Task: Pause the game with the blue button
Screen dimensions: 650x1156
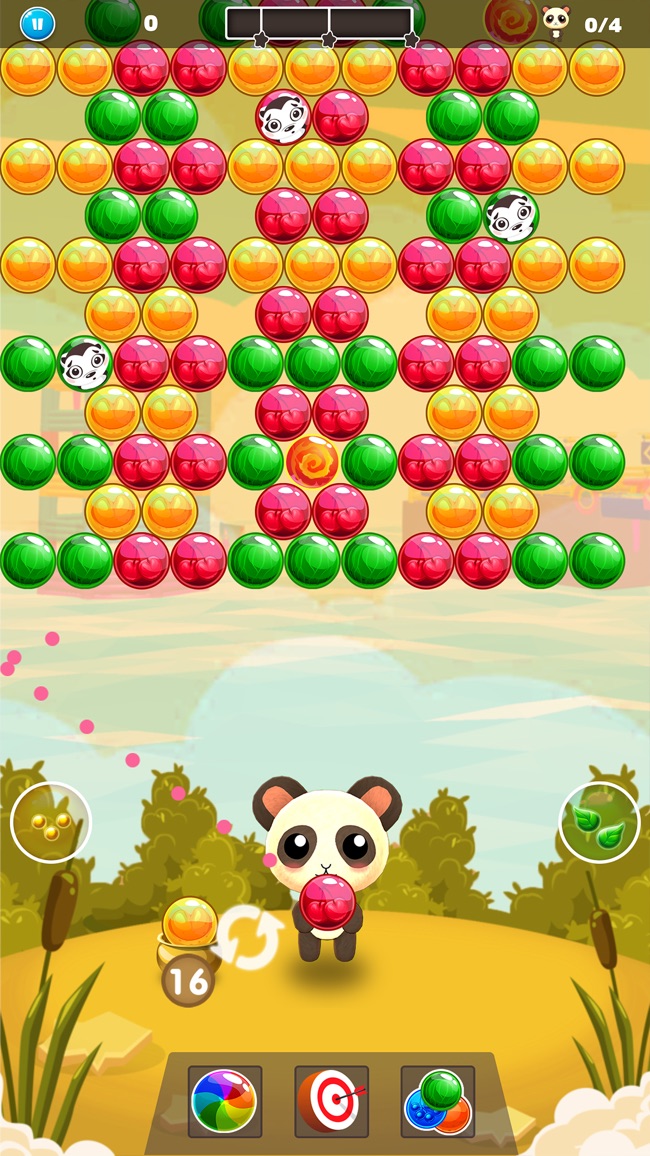Action: 38,23
